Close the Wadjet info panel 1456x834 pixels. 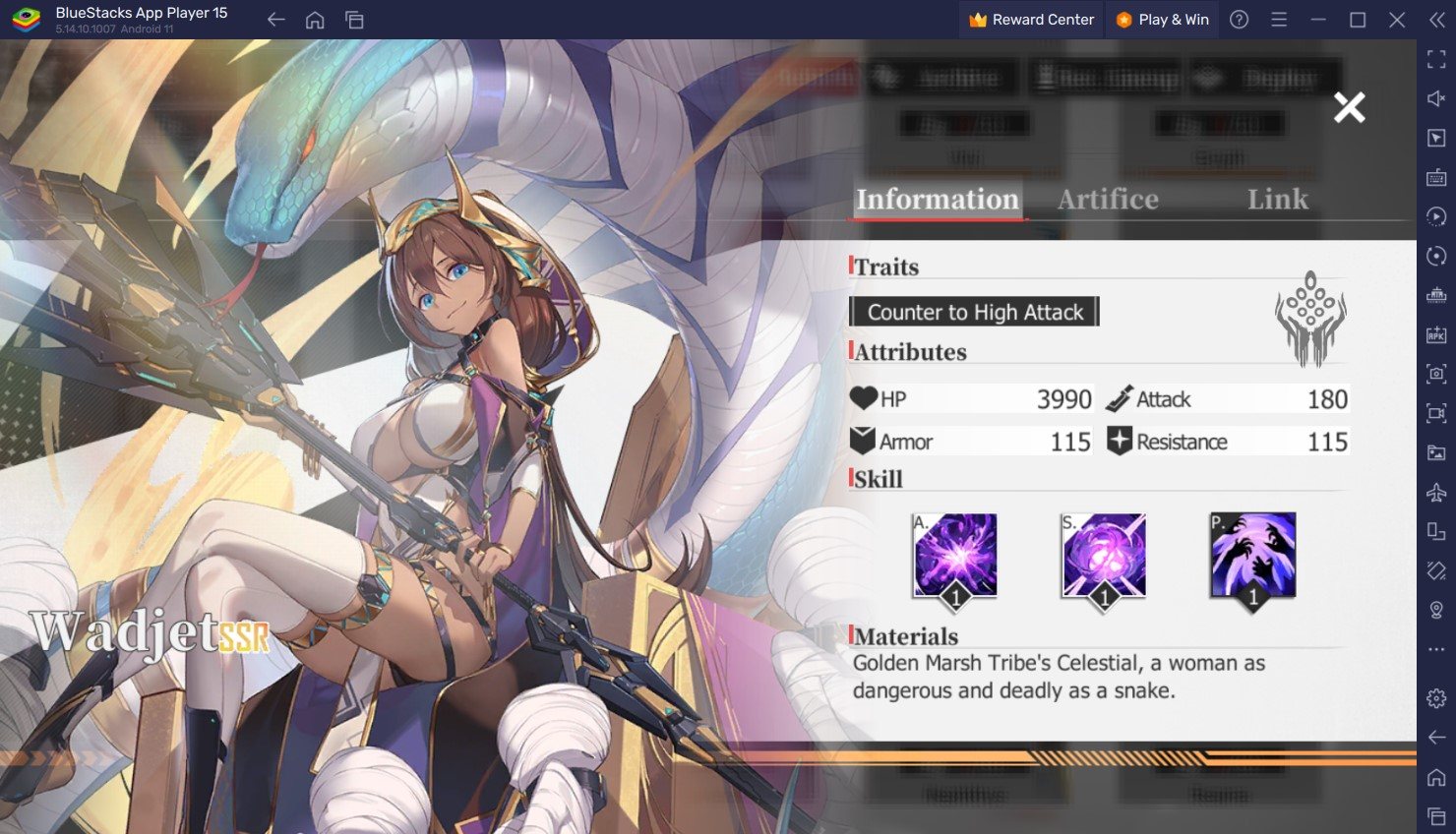pyautogui.click(x=1349, y=107)
